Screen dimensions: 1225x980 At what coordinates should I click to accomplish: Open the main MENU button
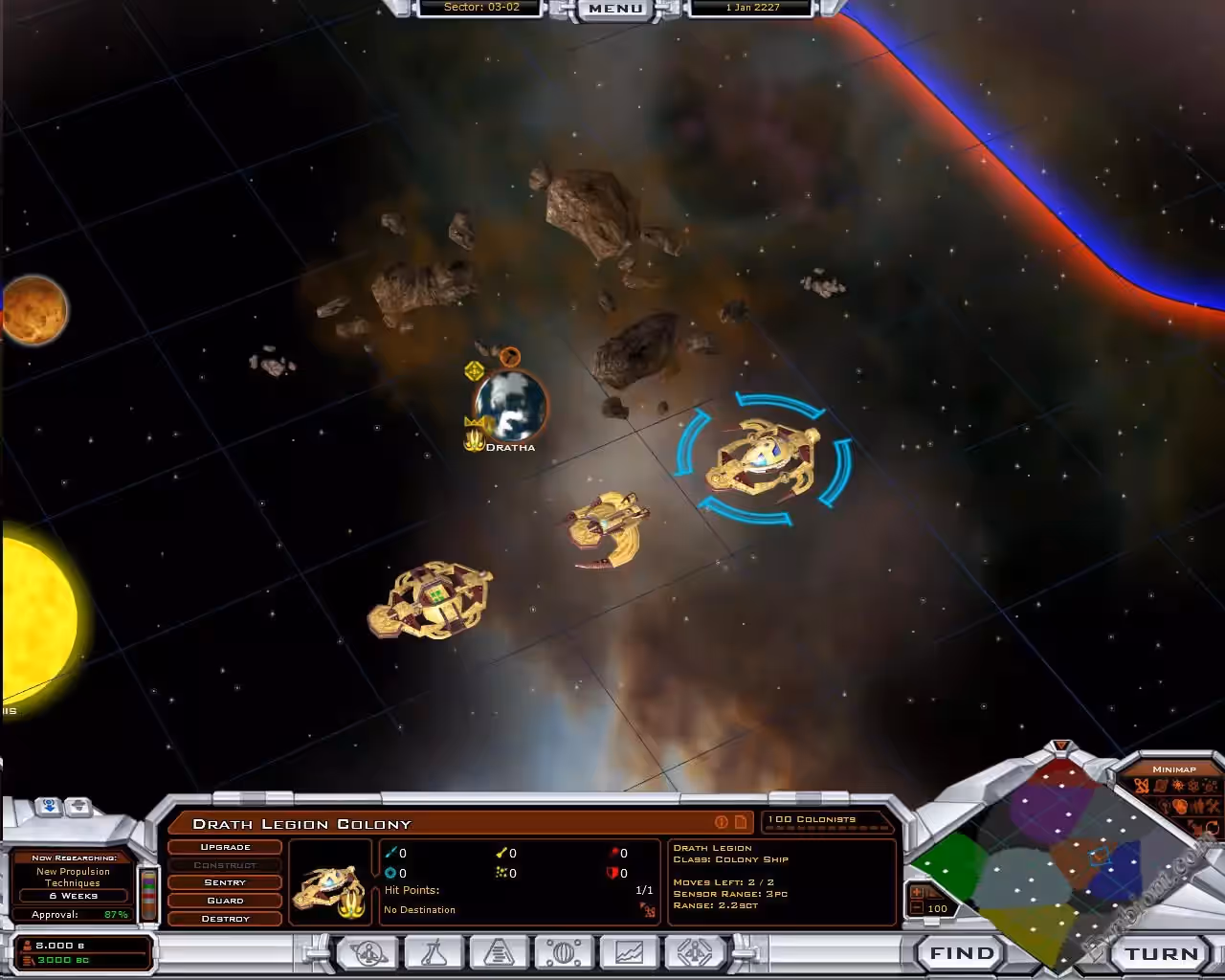point(615,9)
